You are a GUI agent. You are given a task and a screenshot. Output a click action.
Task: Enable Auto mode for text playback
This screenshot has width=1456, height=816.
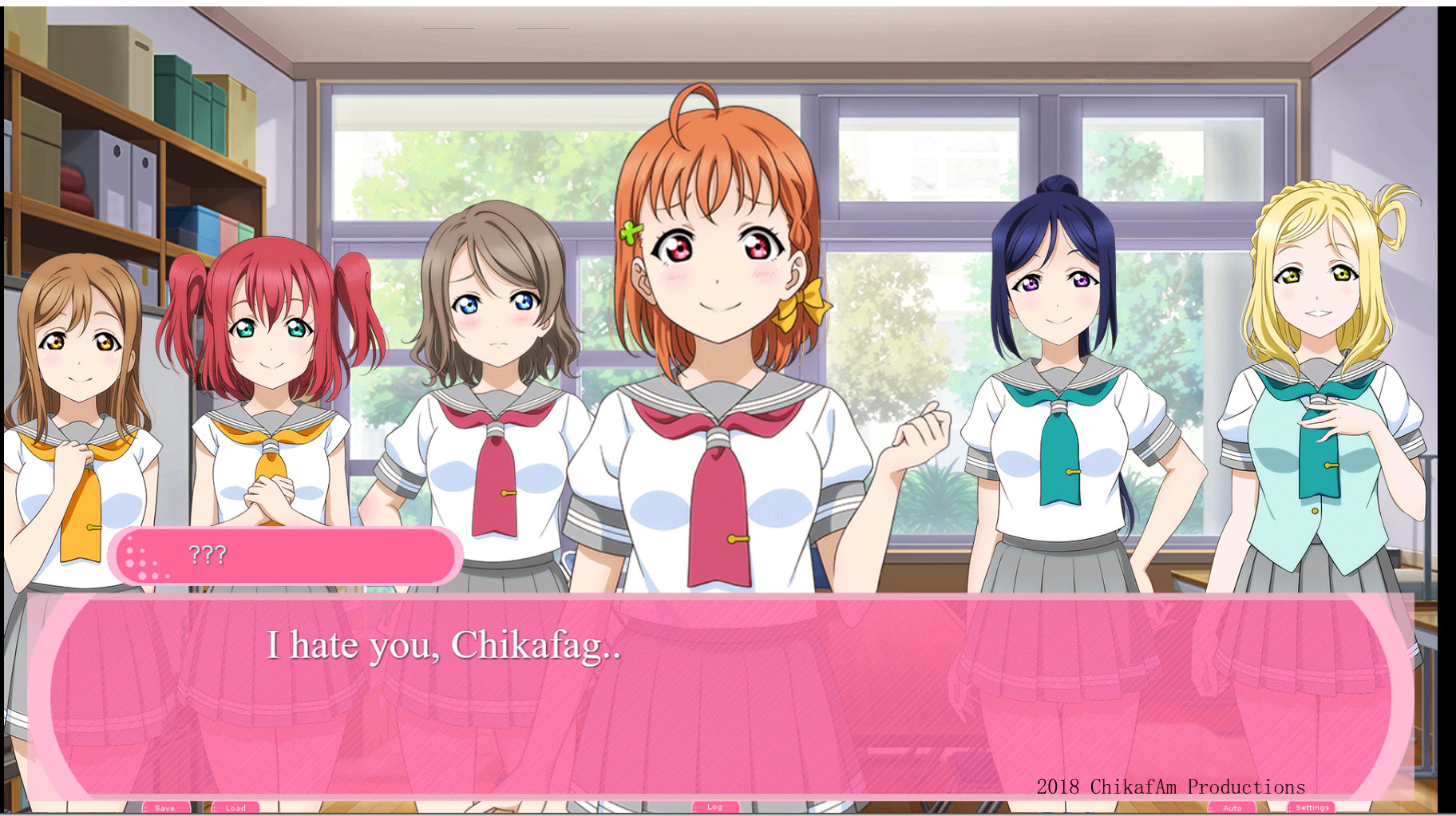[x=1231, y=807]
